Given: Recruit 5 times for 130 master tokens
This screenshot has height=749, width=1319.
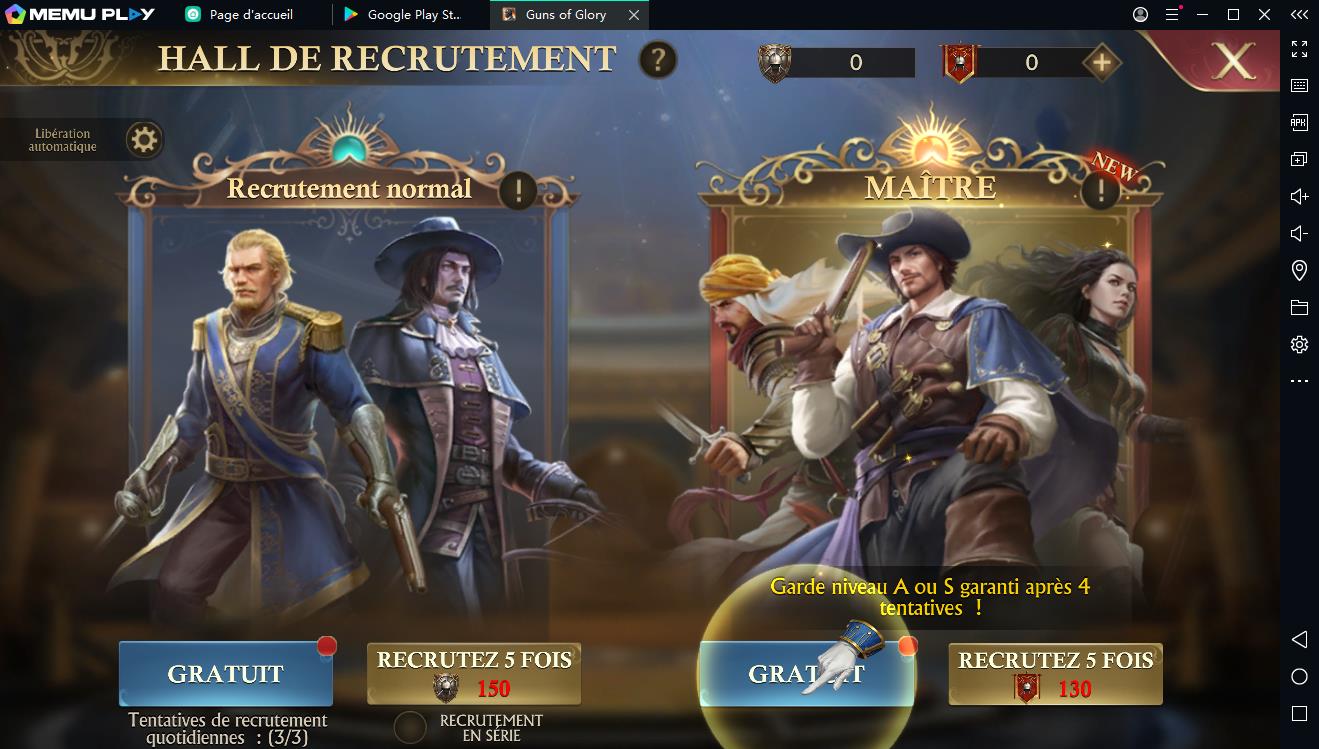Looking at the screenshot, I should [x=1055, y=675].
